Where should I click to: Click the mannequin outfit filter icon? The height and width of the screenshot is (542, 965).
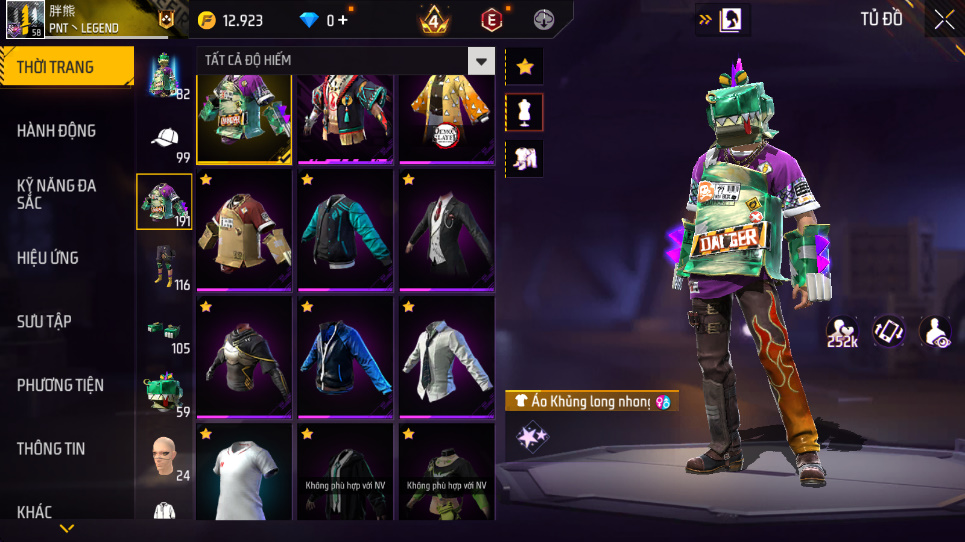[x=525, y=112]
